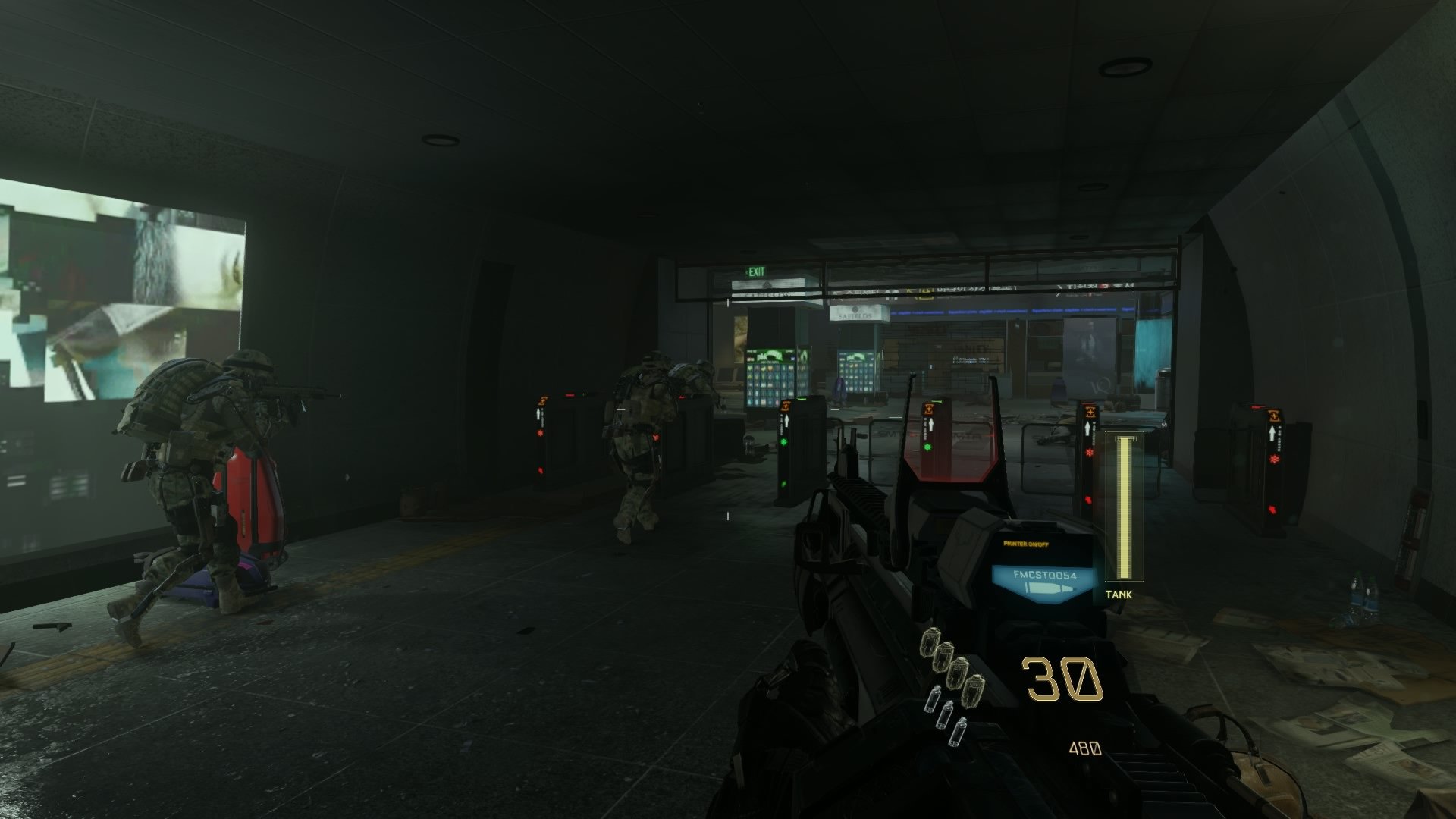Click the white up-arrow on the nearest turnstile gate
1456x819 pixels.
tap(1087, 426)
